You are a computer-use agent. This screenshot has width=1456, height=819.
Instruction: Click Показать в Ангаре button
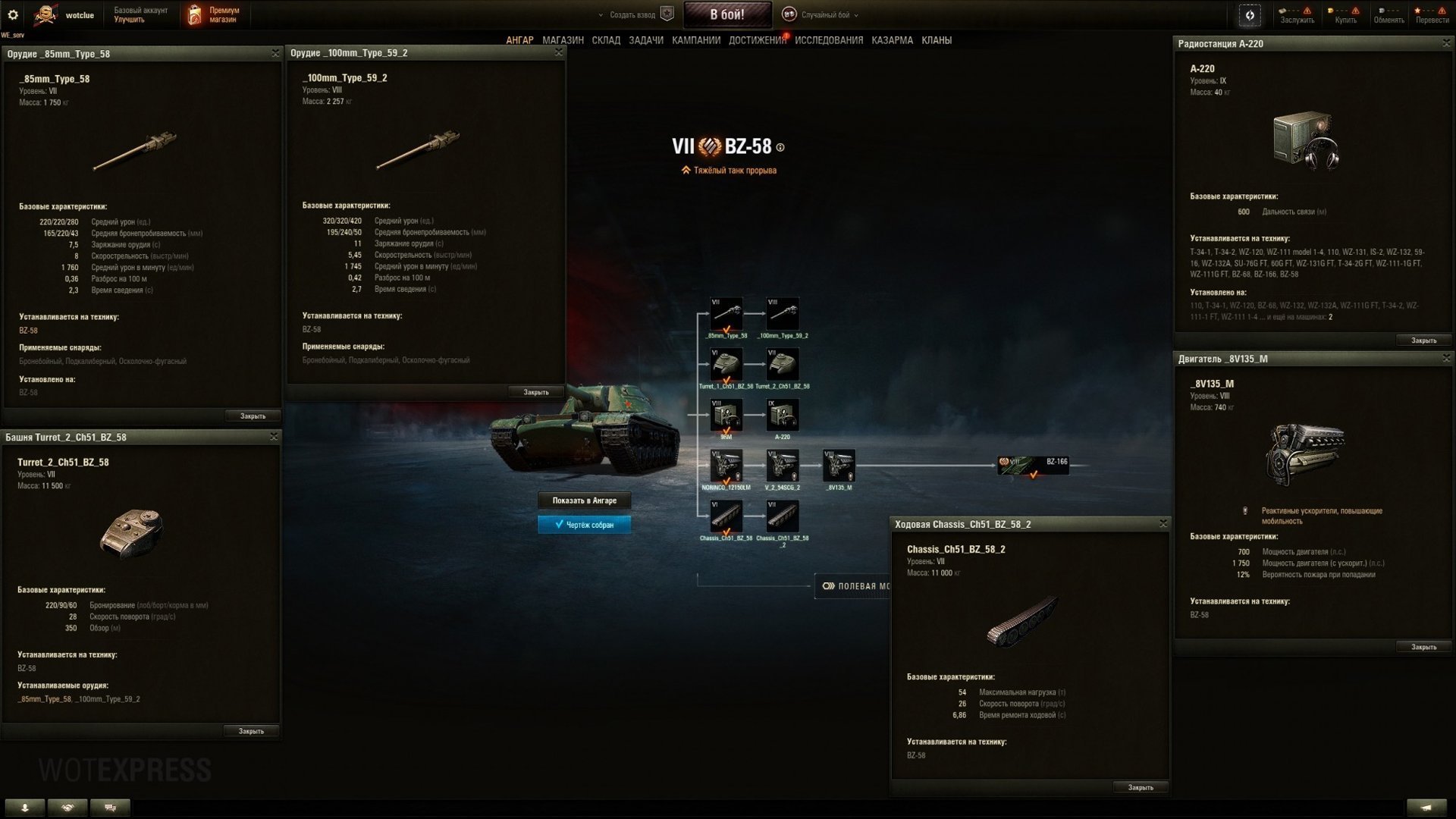[584, 500]
